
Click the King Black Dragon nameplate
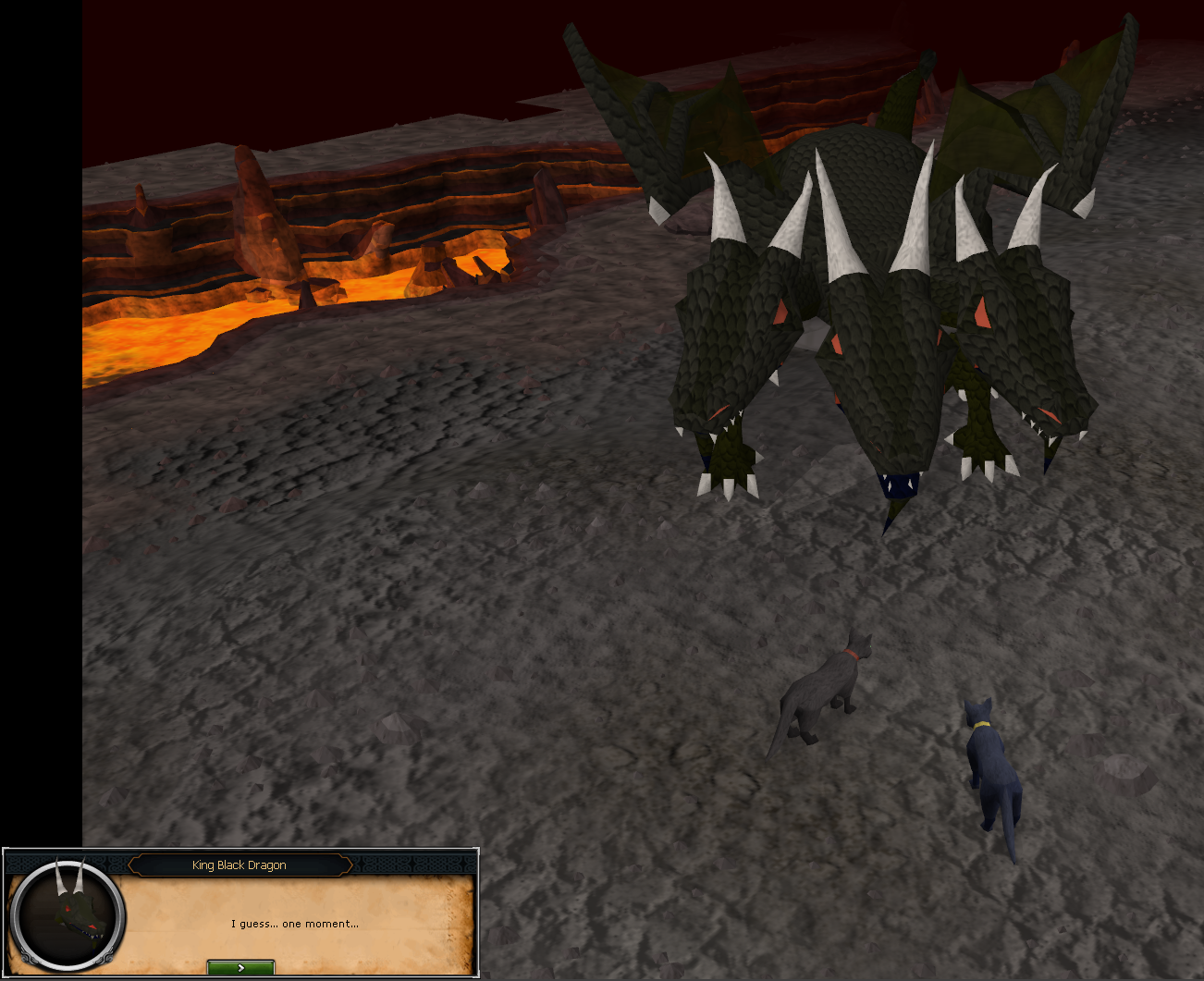pyautogui.click(x=240, y=865)
